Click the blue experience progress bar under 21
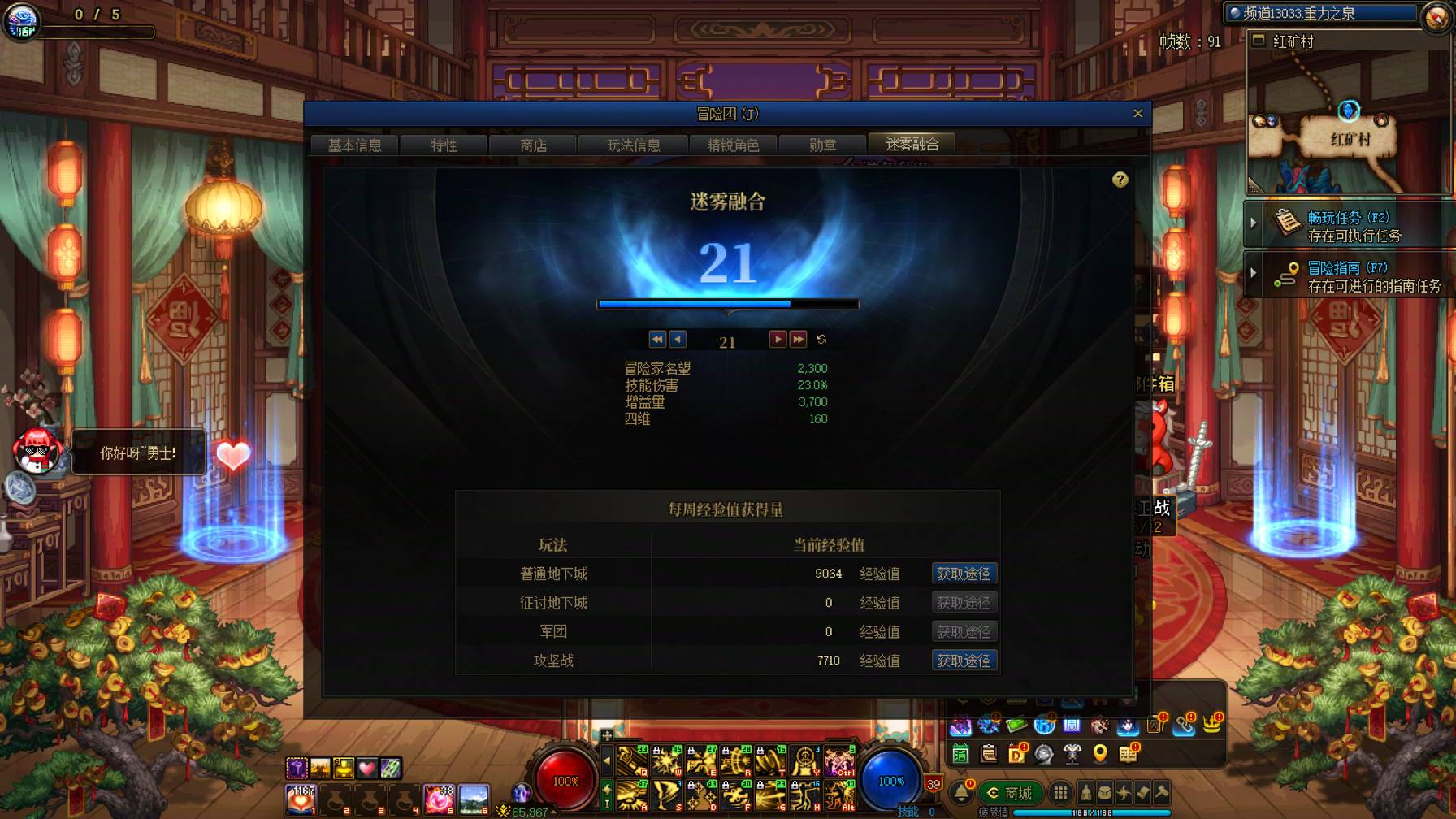 point(727,304)
